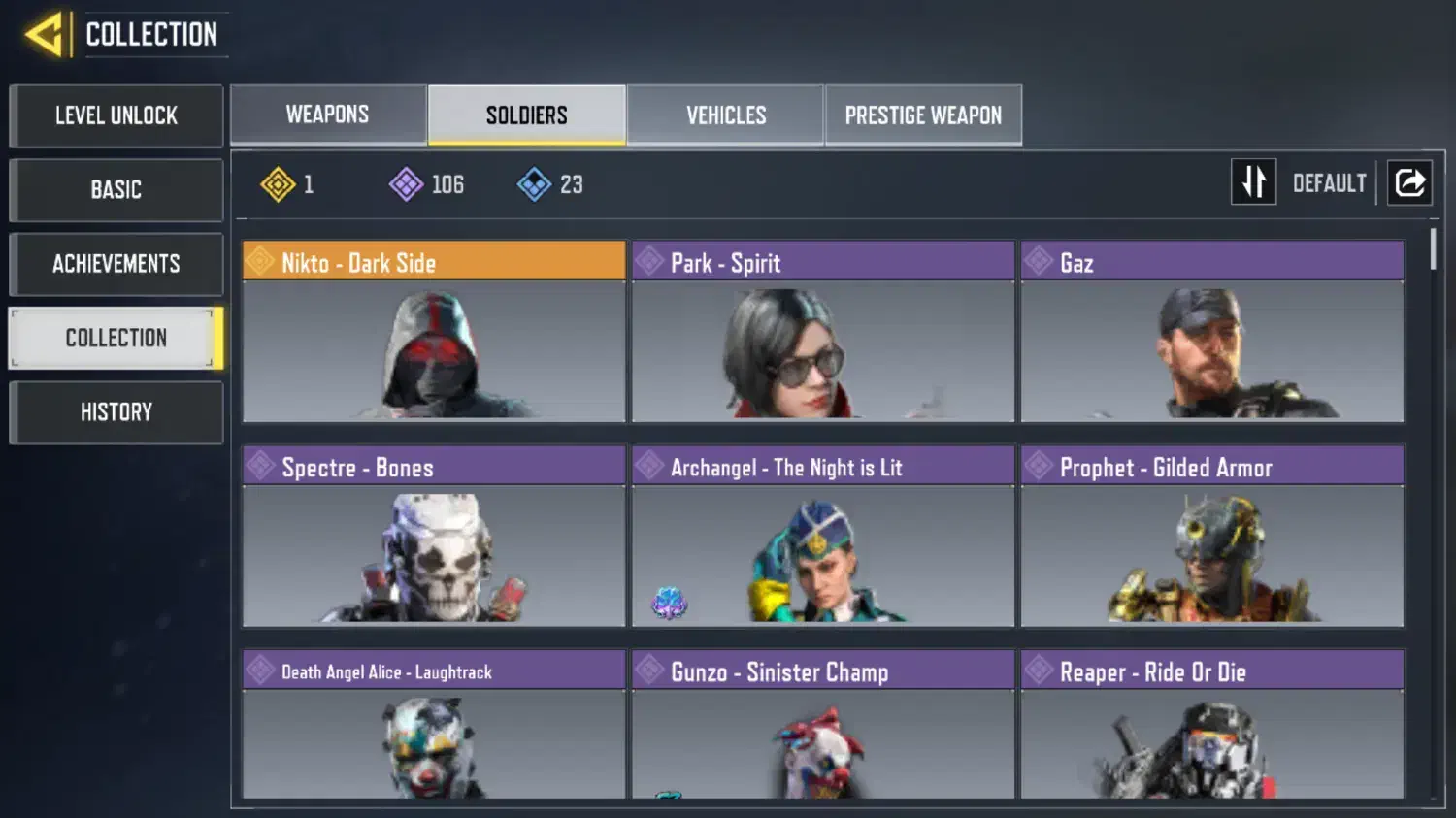Screen dimensions: 1456x818
Task: Choose the Prophet - Gilded Armor card
Action: click(1212, 536)
